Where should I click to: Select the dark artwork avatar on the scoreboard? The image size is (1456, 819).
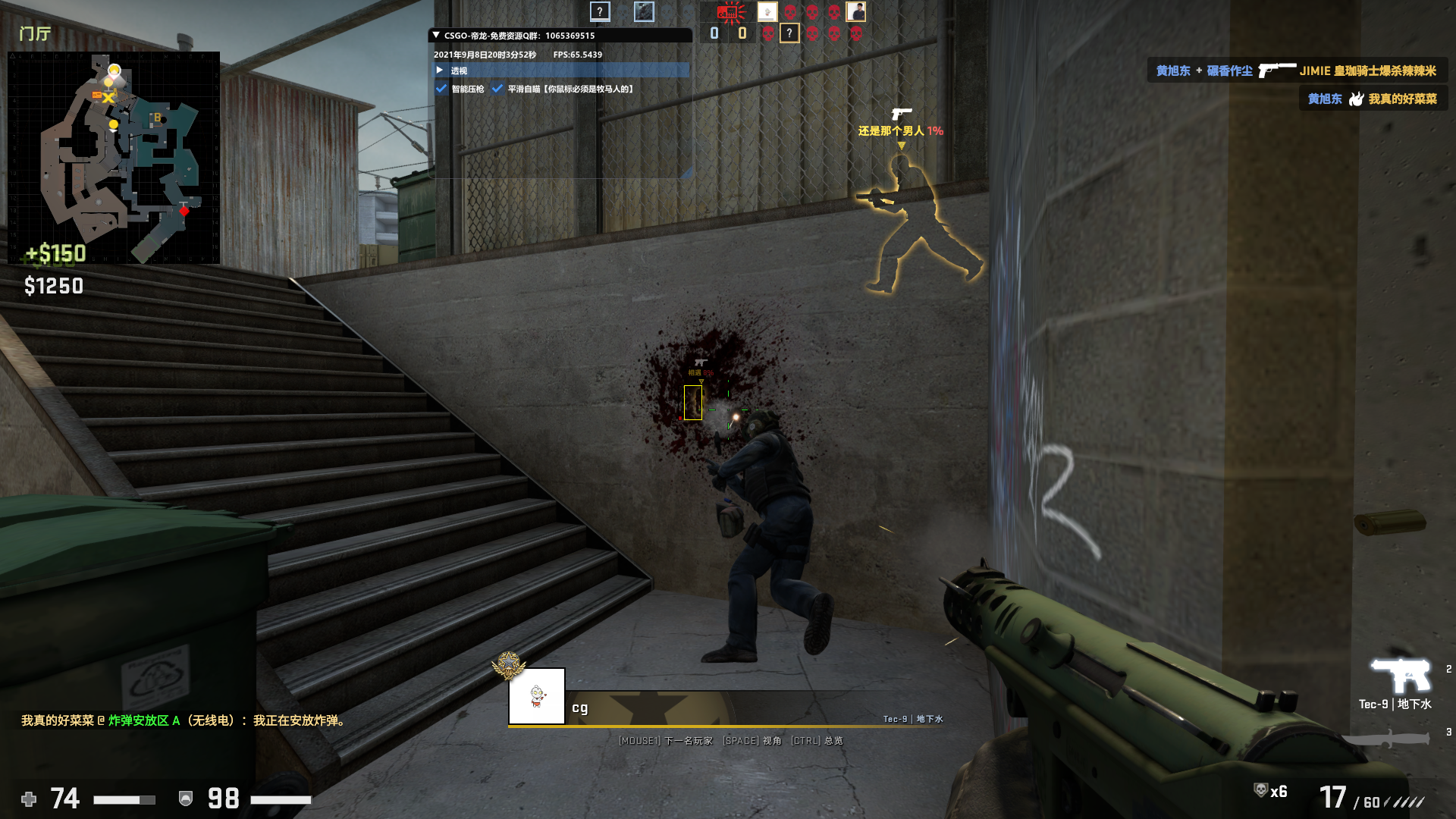pyautogui.click(x=644, y=11)
